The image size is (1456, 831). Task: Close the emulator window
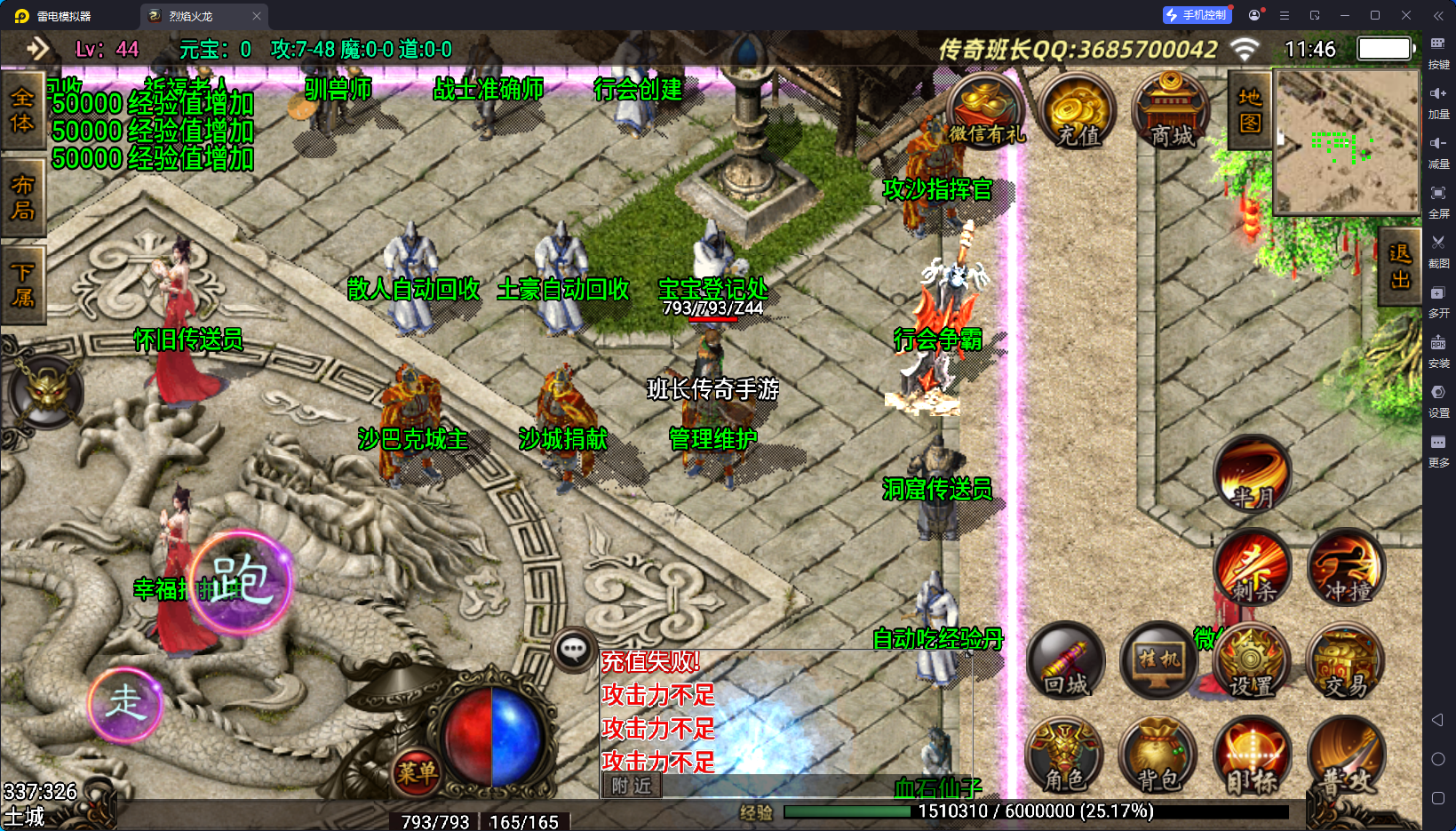[1405, 15]
